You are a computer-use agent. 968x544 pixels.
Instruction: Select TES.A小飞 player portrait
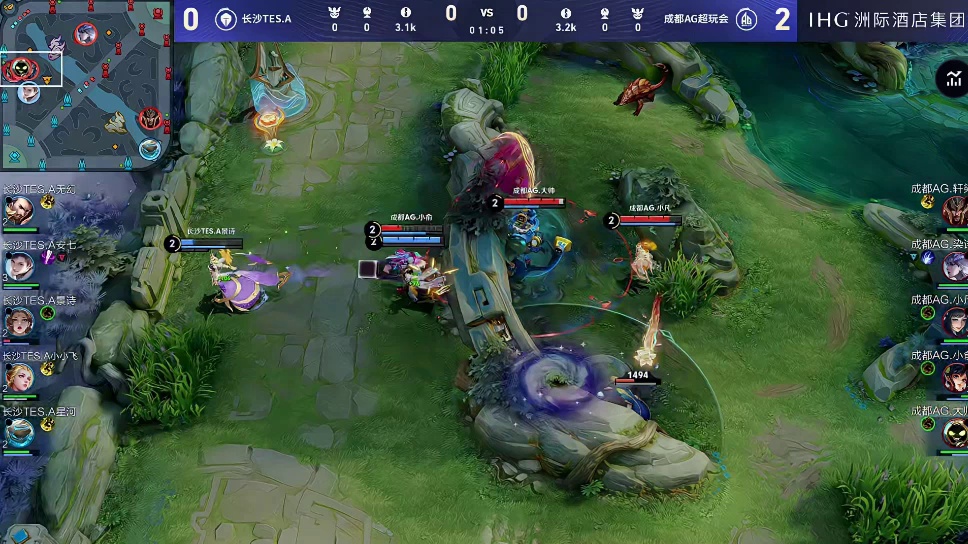(19, 377)
